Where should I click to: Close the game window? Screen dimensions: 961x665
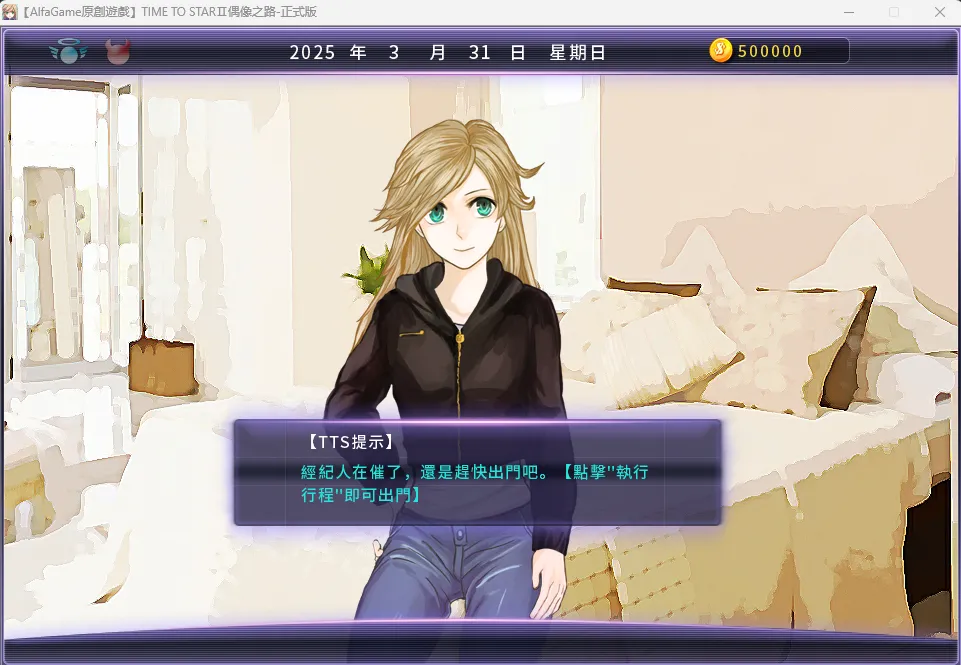(x=937, y=12)
